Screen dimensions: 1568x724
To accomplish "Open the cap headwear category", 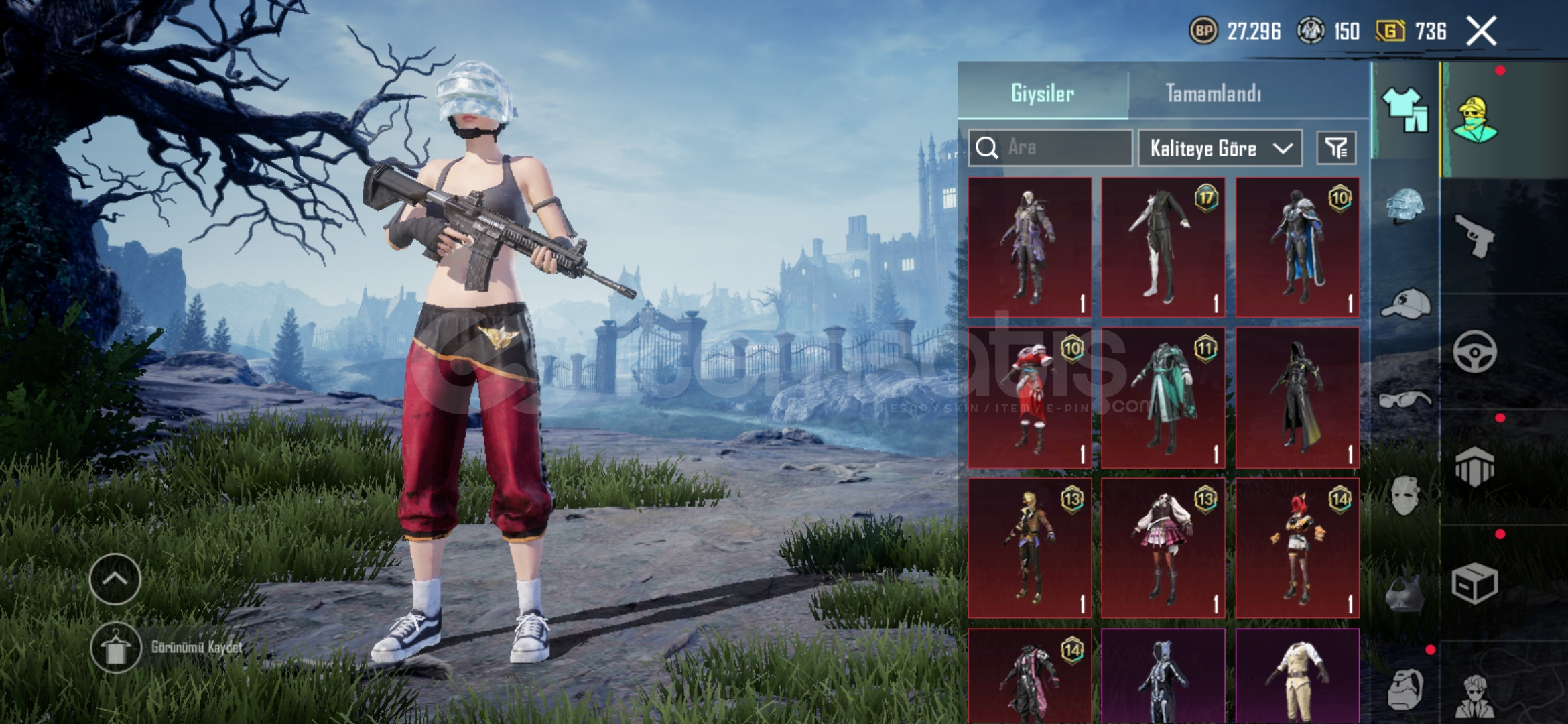I will click(x=1405, y=305).
